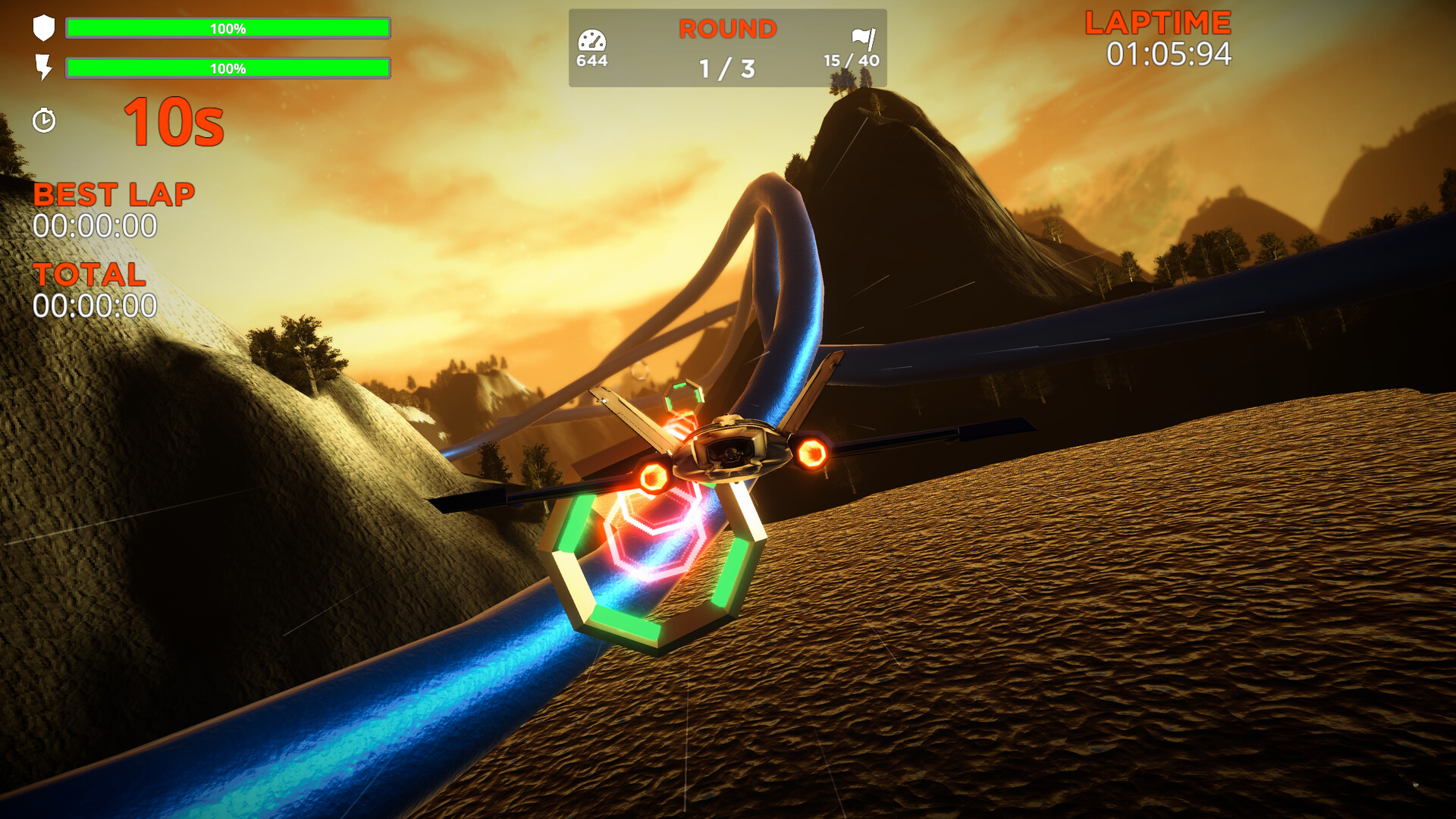1456x819 pixels.
Task: Click the green shield progress bar
Action: (x=227, y=29)
